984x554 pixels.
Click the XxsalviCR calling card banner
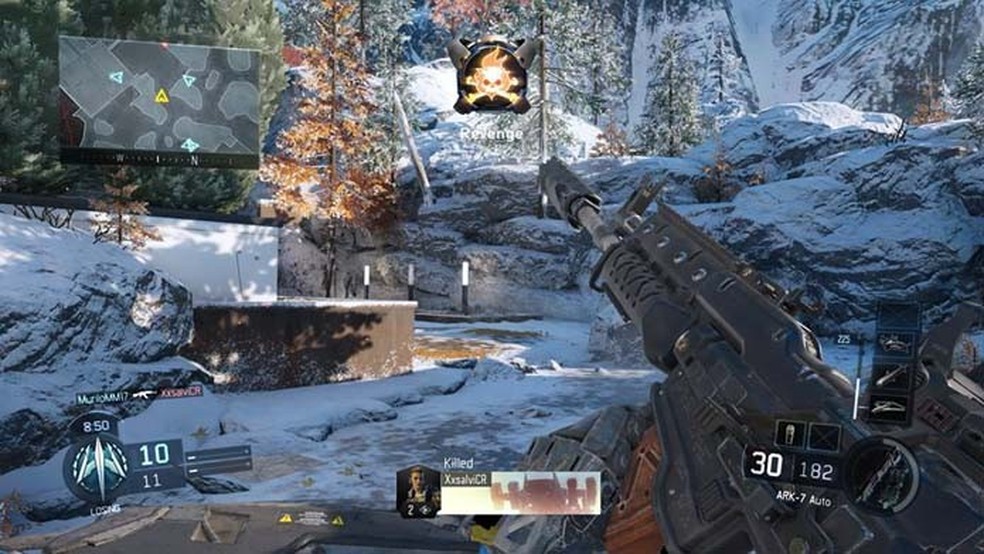coord(520,492)
